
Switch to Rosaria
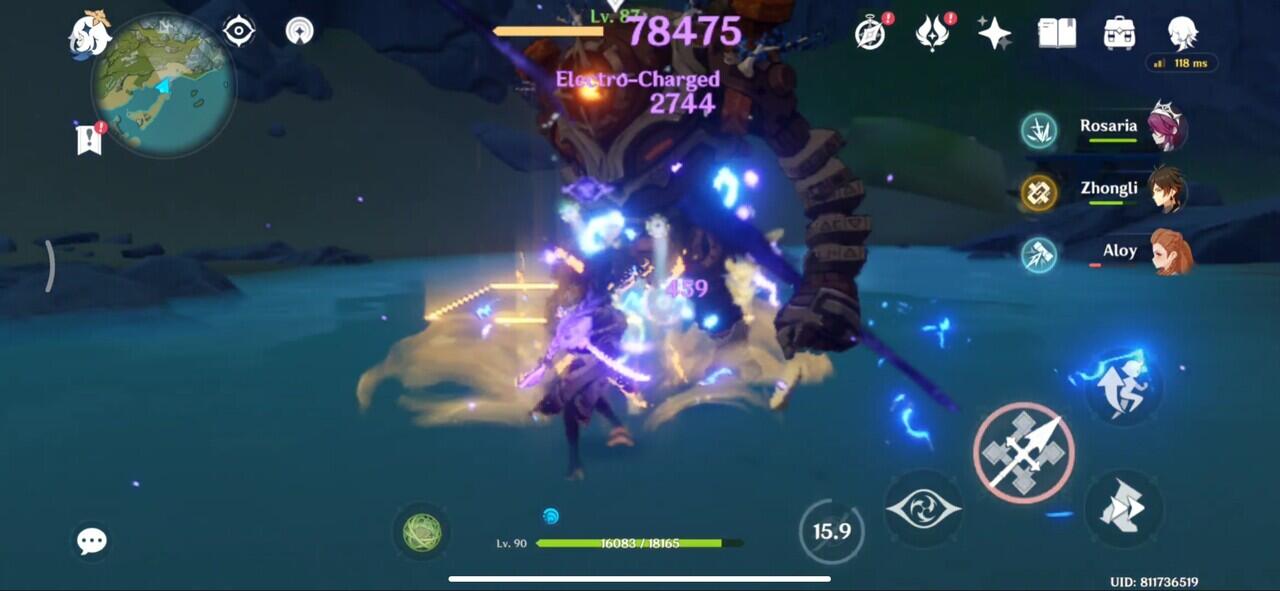point(1110,129)
